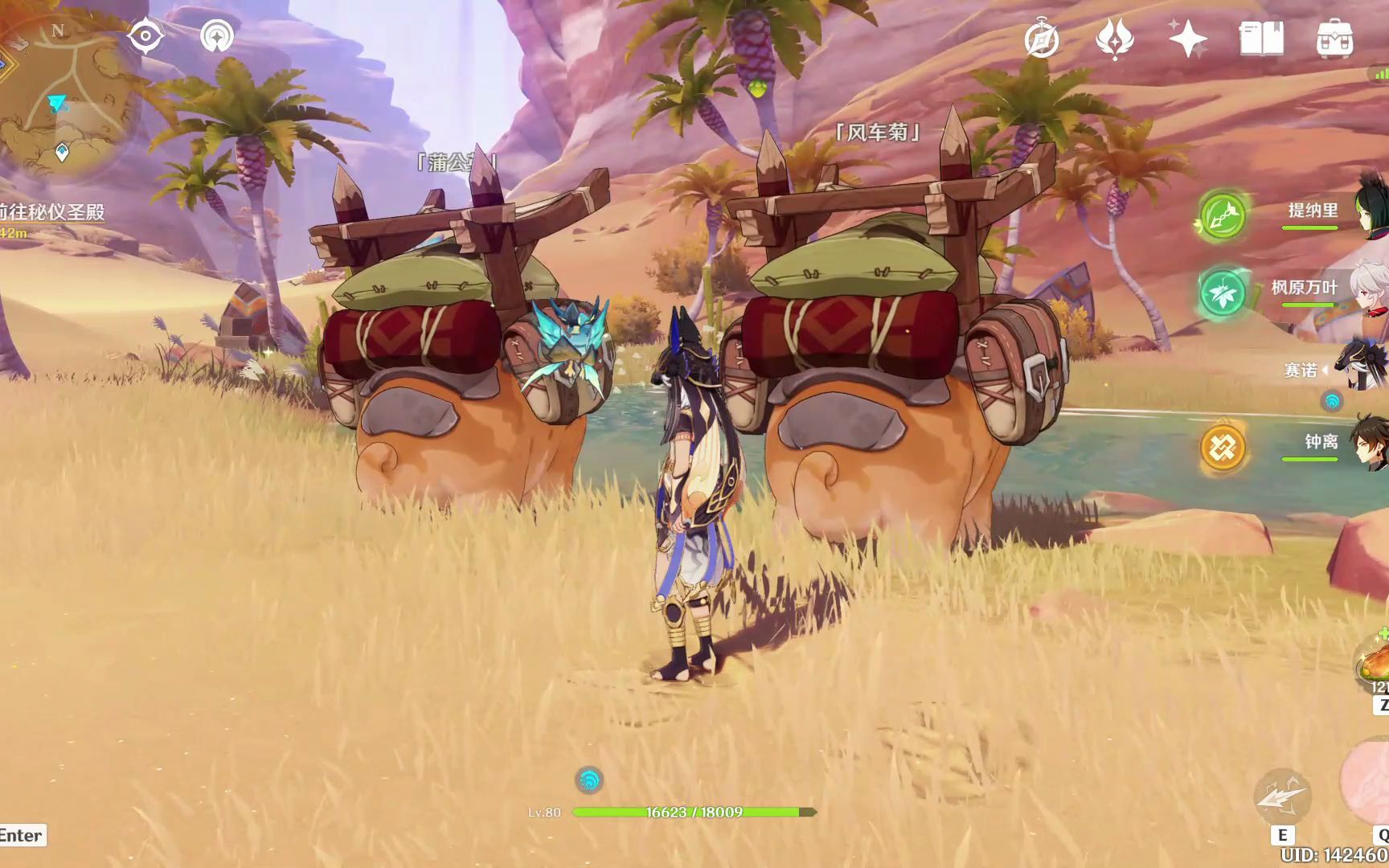
Task: Open the backpack inventory icon
Action: point(1334,39)
